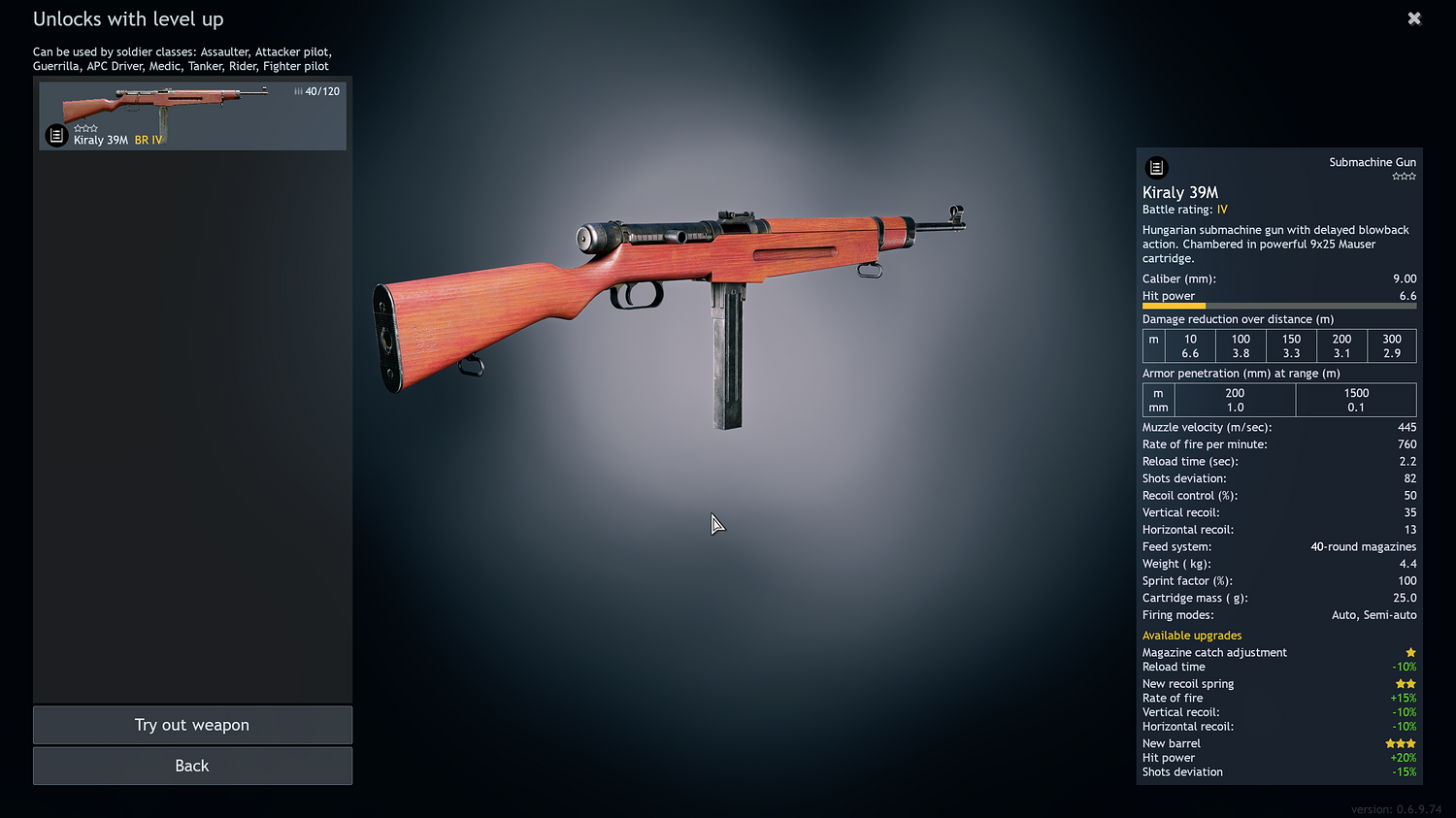Select the Magazine catch adjustment star icon
Screen dimensions: 1456x818
pos(1411,652)
